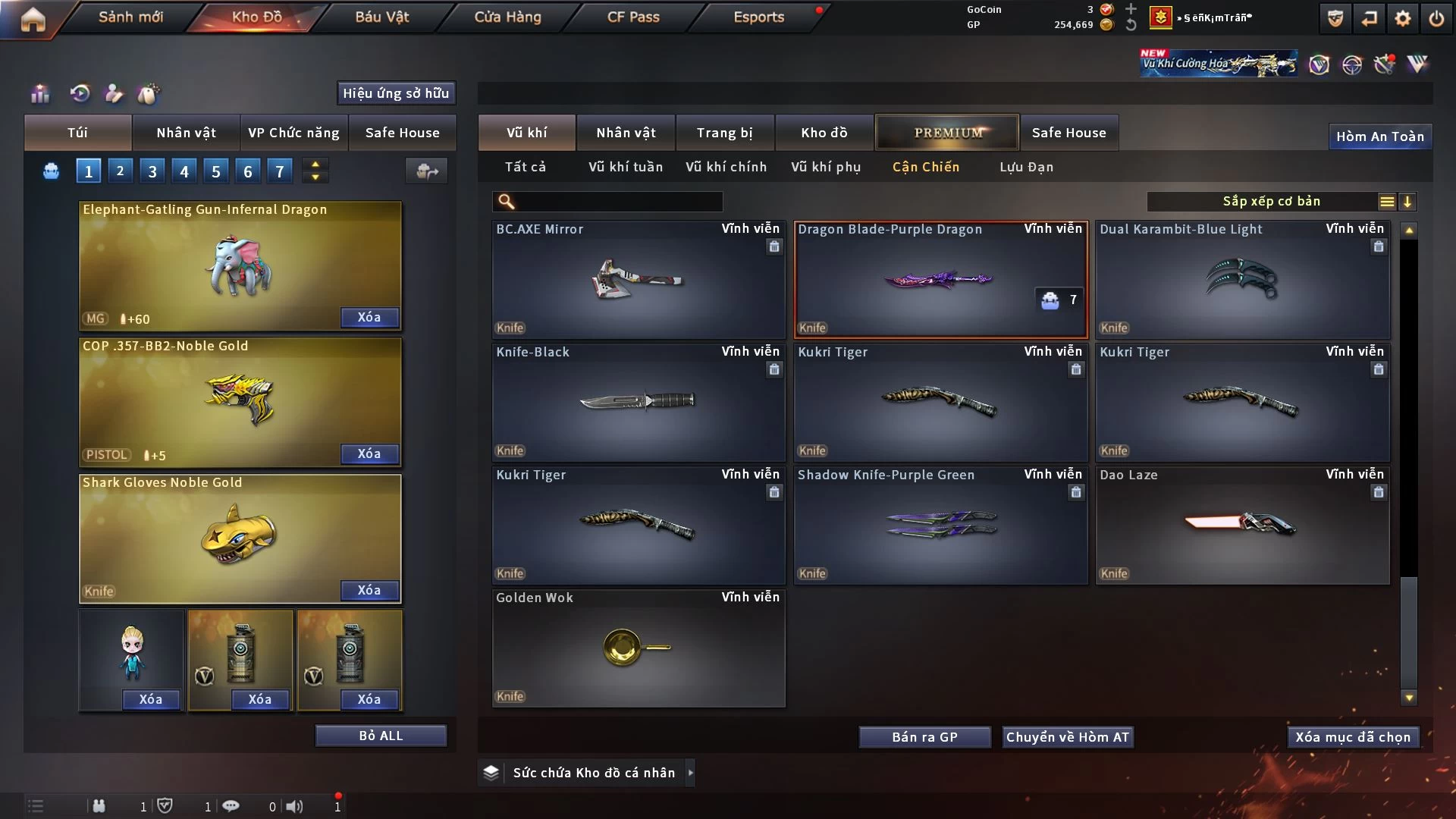Click the Bán ra GP button
Screen dimensions: 1456x819
[924, 737]
